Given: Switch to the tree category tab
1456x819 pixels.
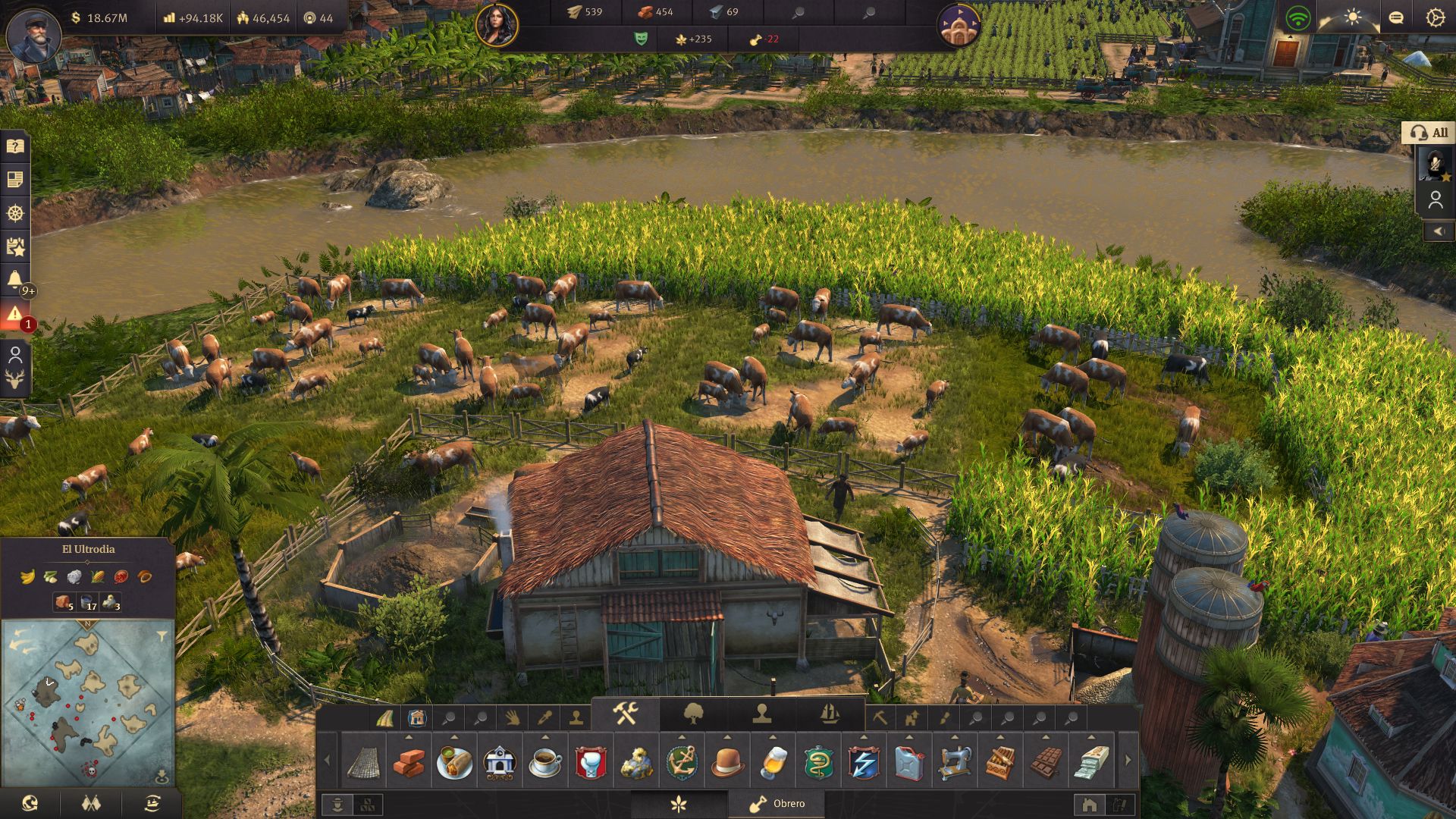Looking at the screenshot, I should click(693, 714).
